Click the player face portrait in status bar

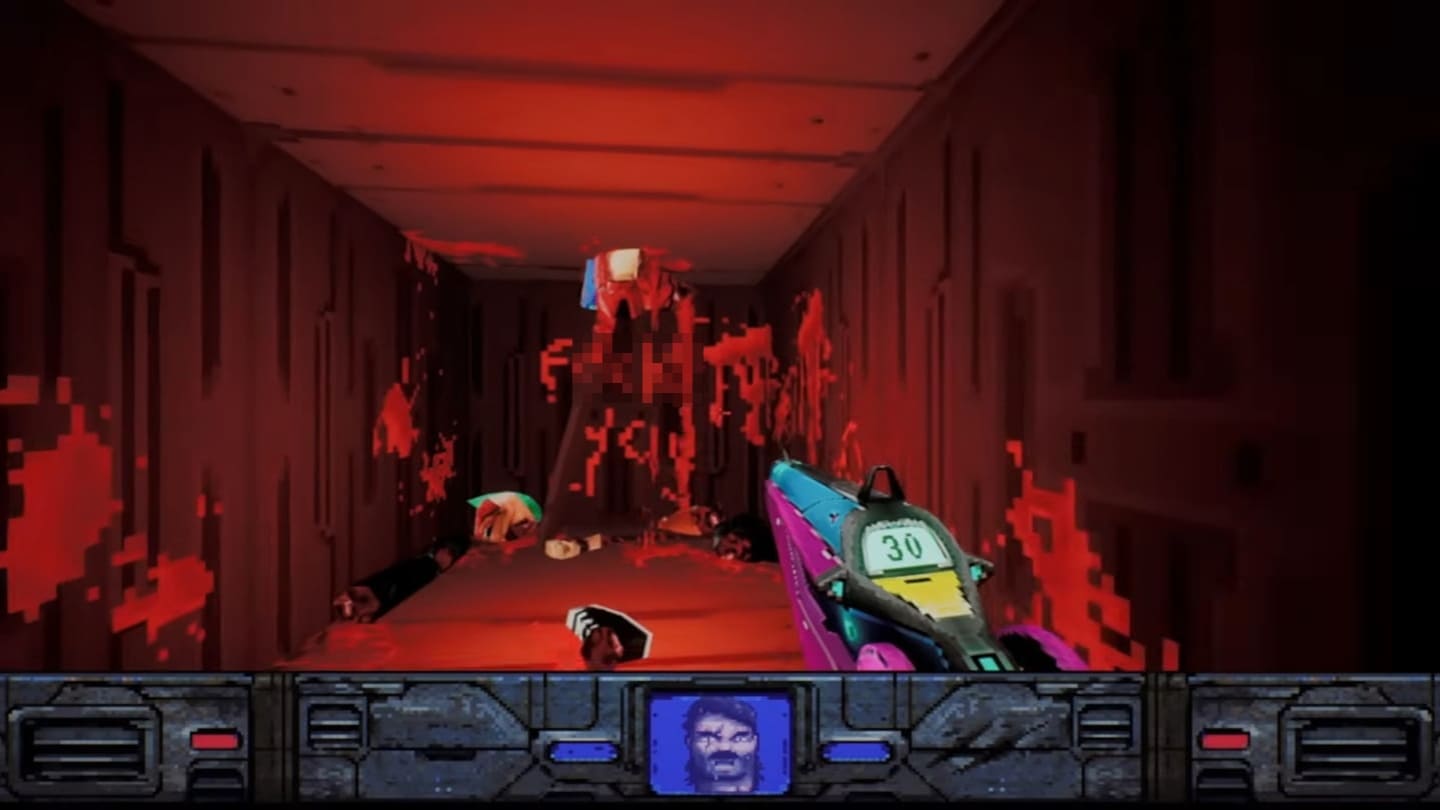coord(719,743)
